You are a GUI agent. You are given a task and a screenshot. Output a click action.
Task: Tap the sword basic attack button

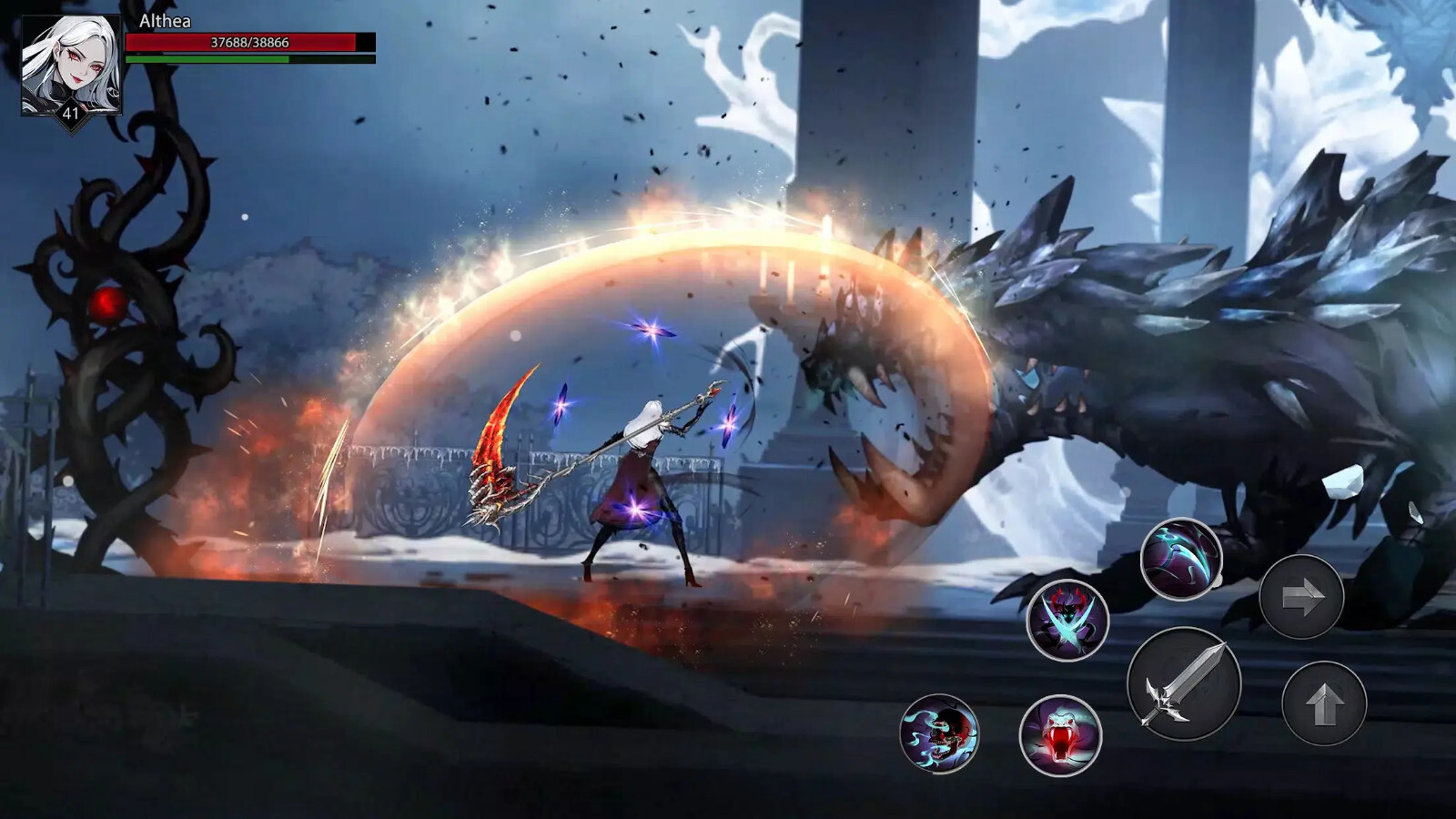coord(1184,683)
